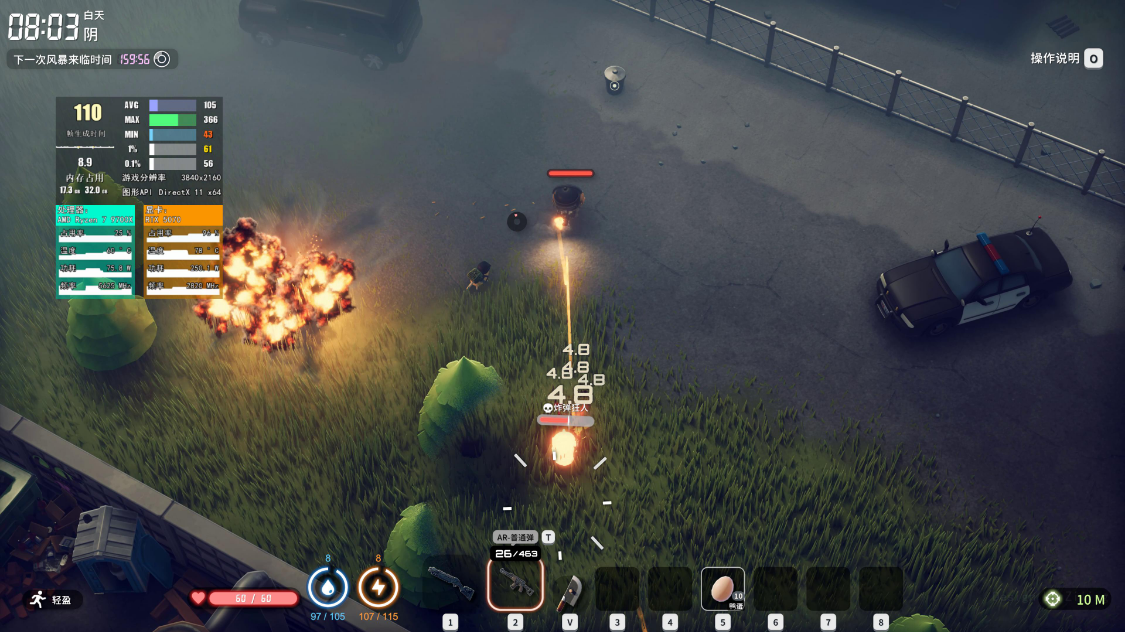Select the egg item in the hotbar
1125x632 pixels.
click(722, 589)
